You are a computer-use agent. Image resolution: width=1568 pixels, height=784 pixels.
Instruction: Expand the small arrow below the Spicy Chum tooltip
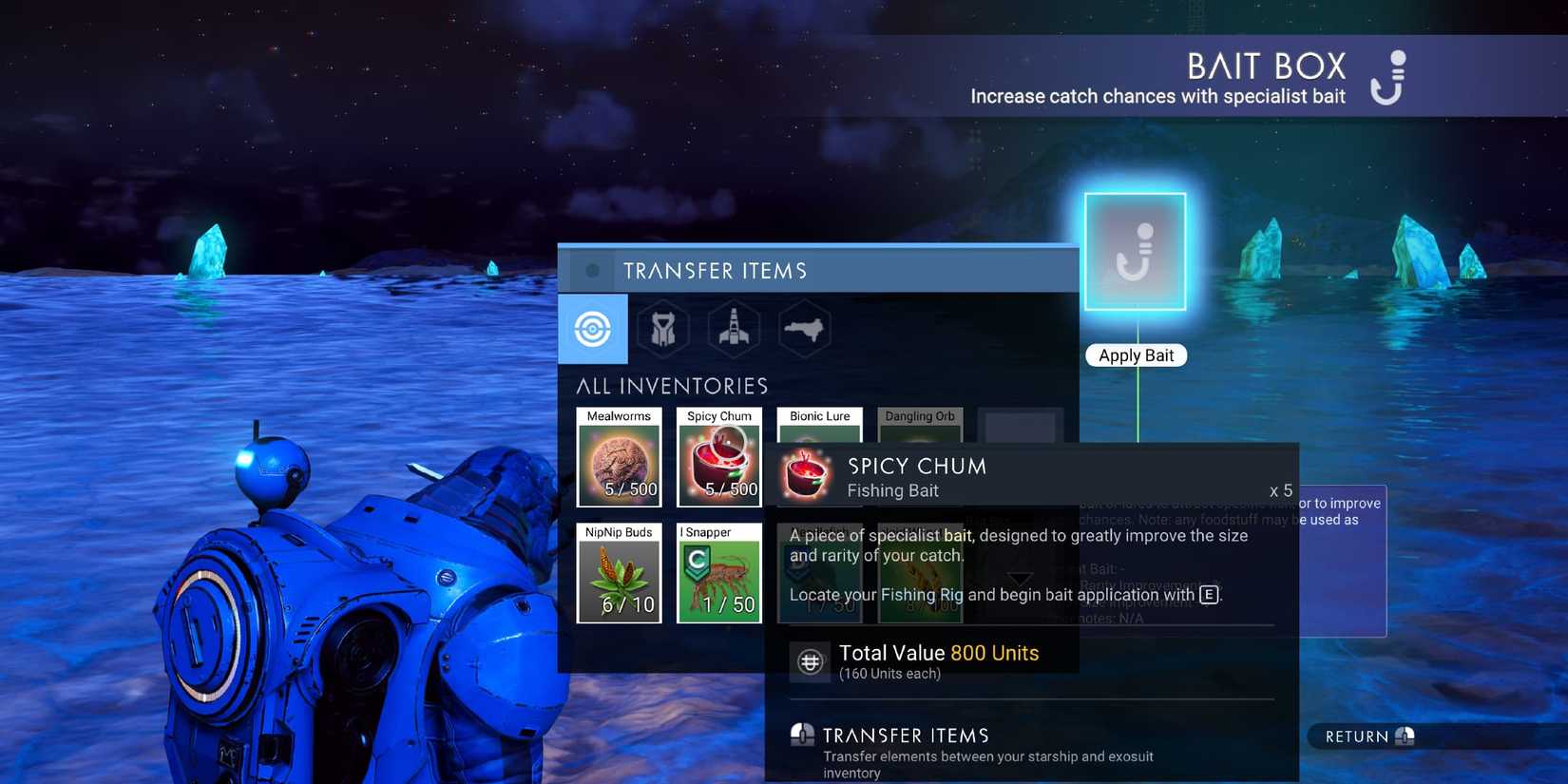[1022, 578]
